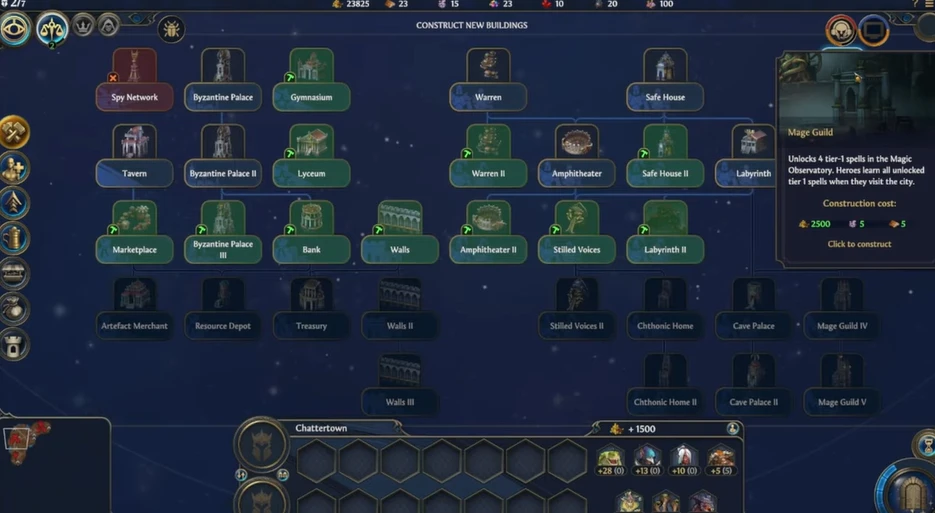Construct the Marketplace building

[134, 235]
